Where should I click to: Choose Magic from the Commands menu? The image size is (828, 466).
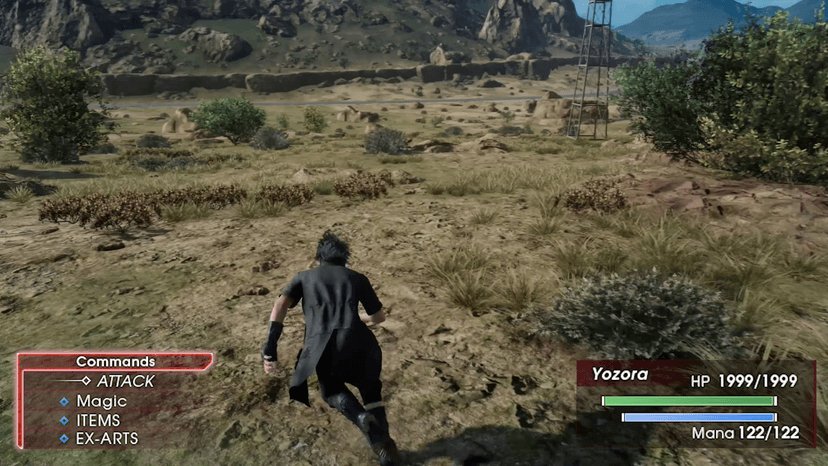point(101,401)
